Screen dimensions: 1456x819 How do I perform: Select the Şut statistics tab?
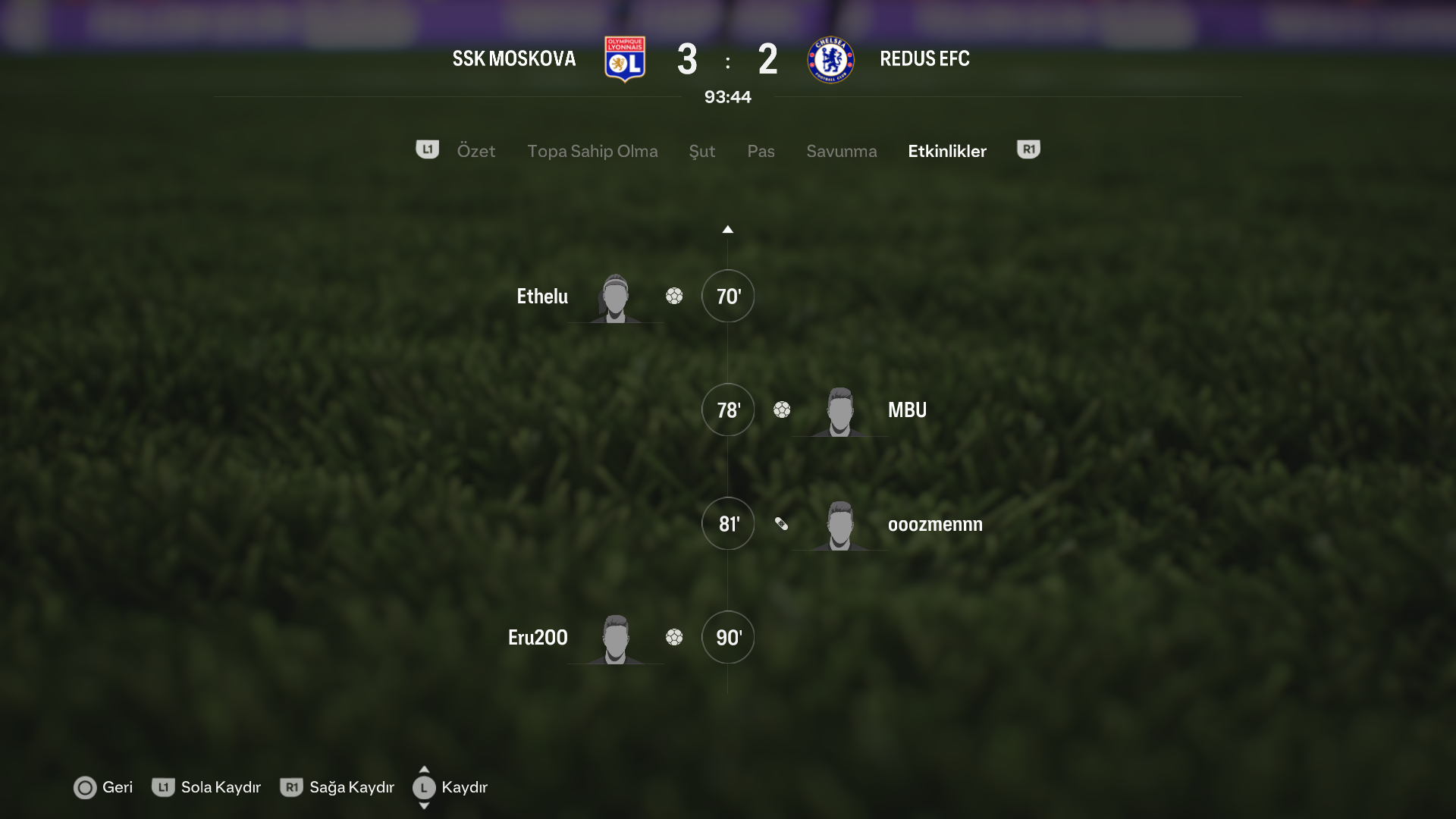click(x=701, y=151)
